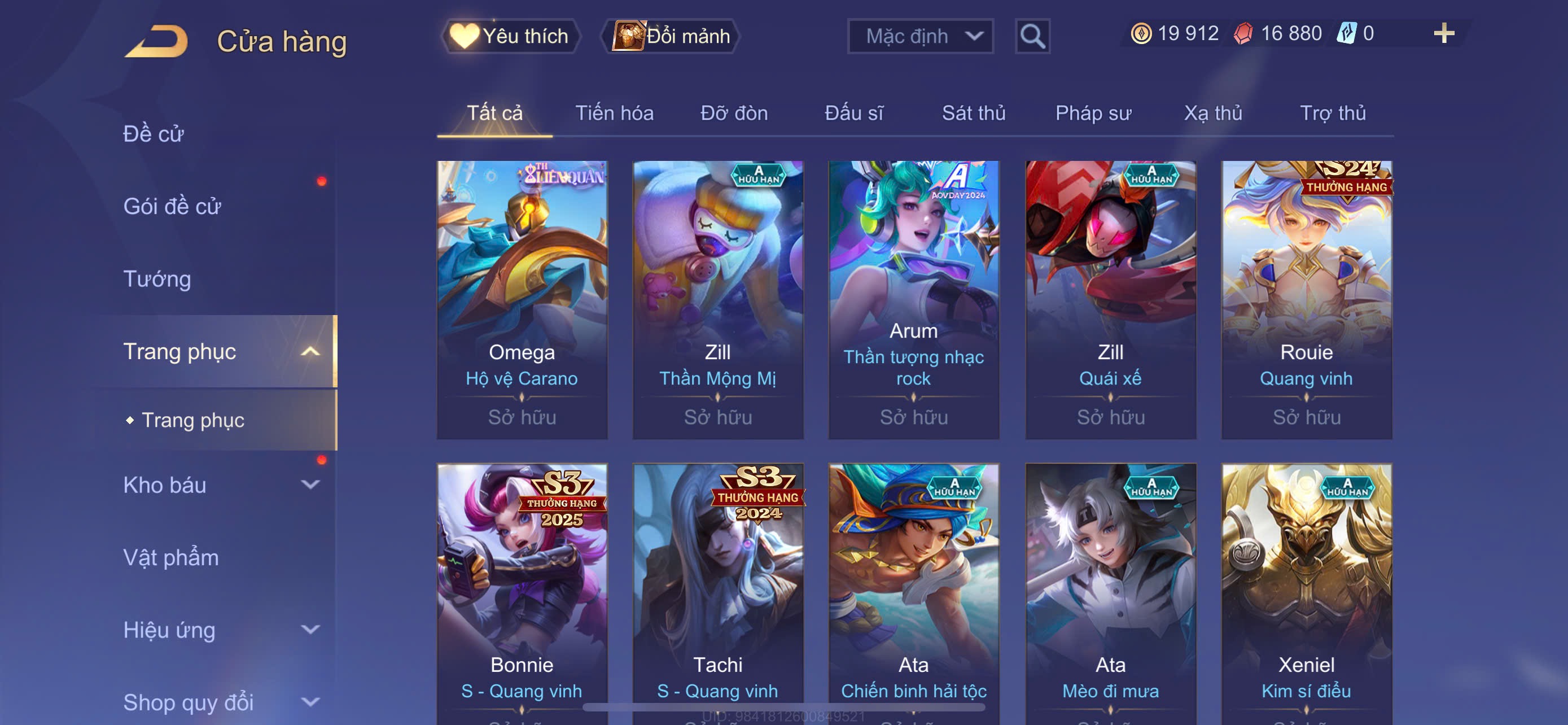Go to the Tướng shop section
Image resolution: width=1568 pixels, height=725 pixels.
click(157, 279)
